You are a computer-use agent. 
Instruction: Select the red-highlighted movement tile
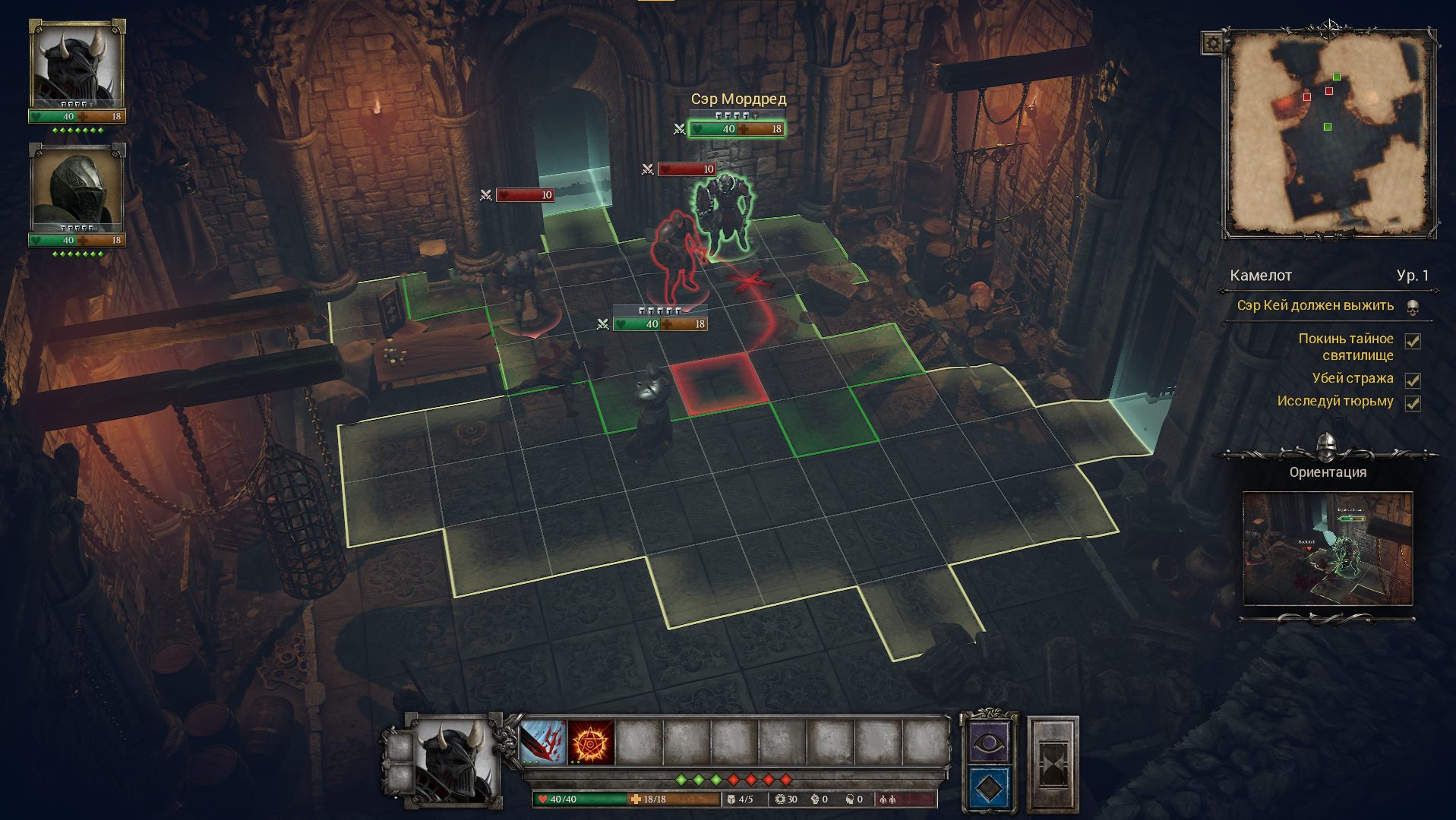[x=719, y=383]
